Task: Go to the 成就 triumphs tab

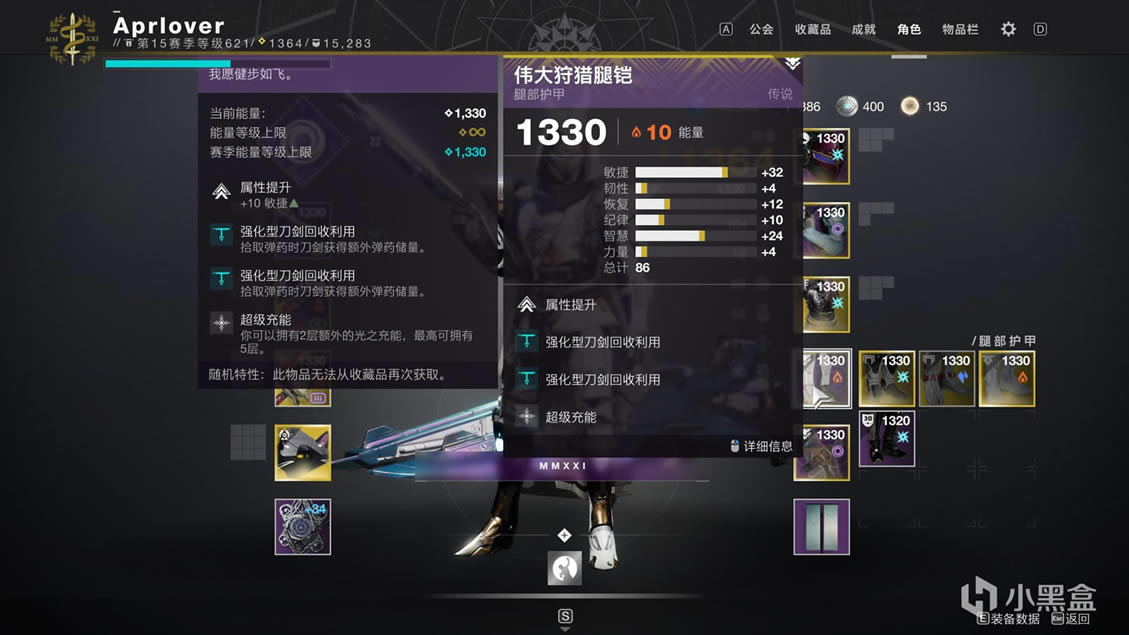Action: (x=863, y=29)
